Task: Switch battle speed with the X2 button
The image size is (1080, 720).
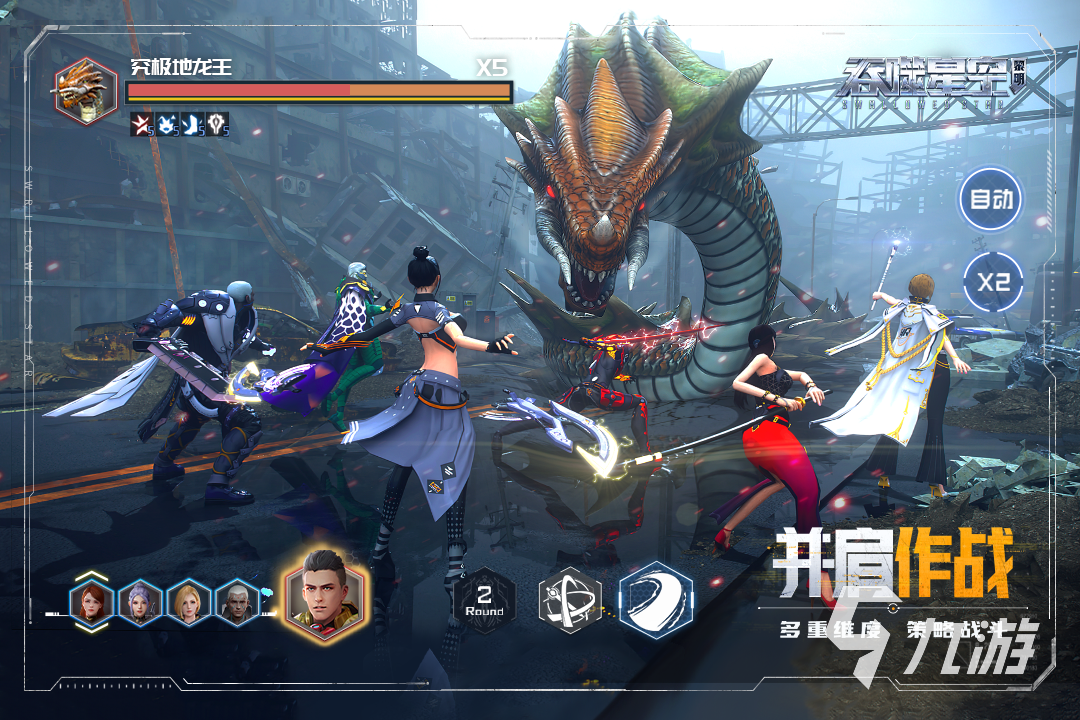Action: click(993, 282)
